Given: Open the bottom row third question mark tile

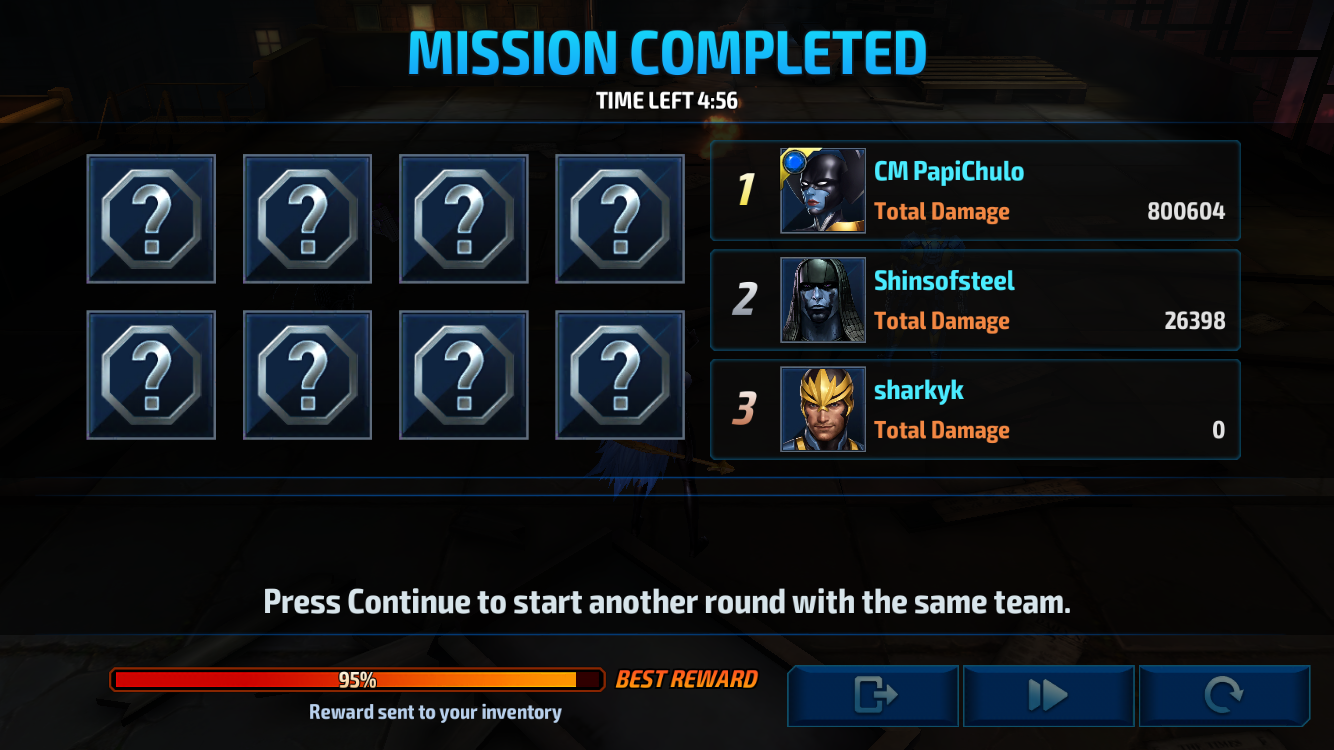Looking at the screenshot, I should tap(463, 373).
